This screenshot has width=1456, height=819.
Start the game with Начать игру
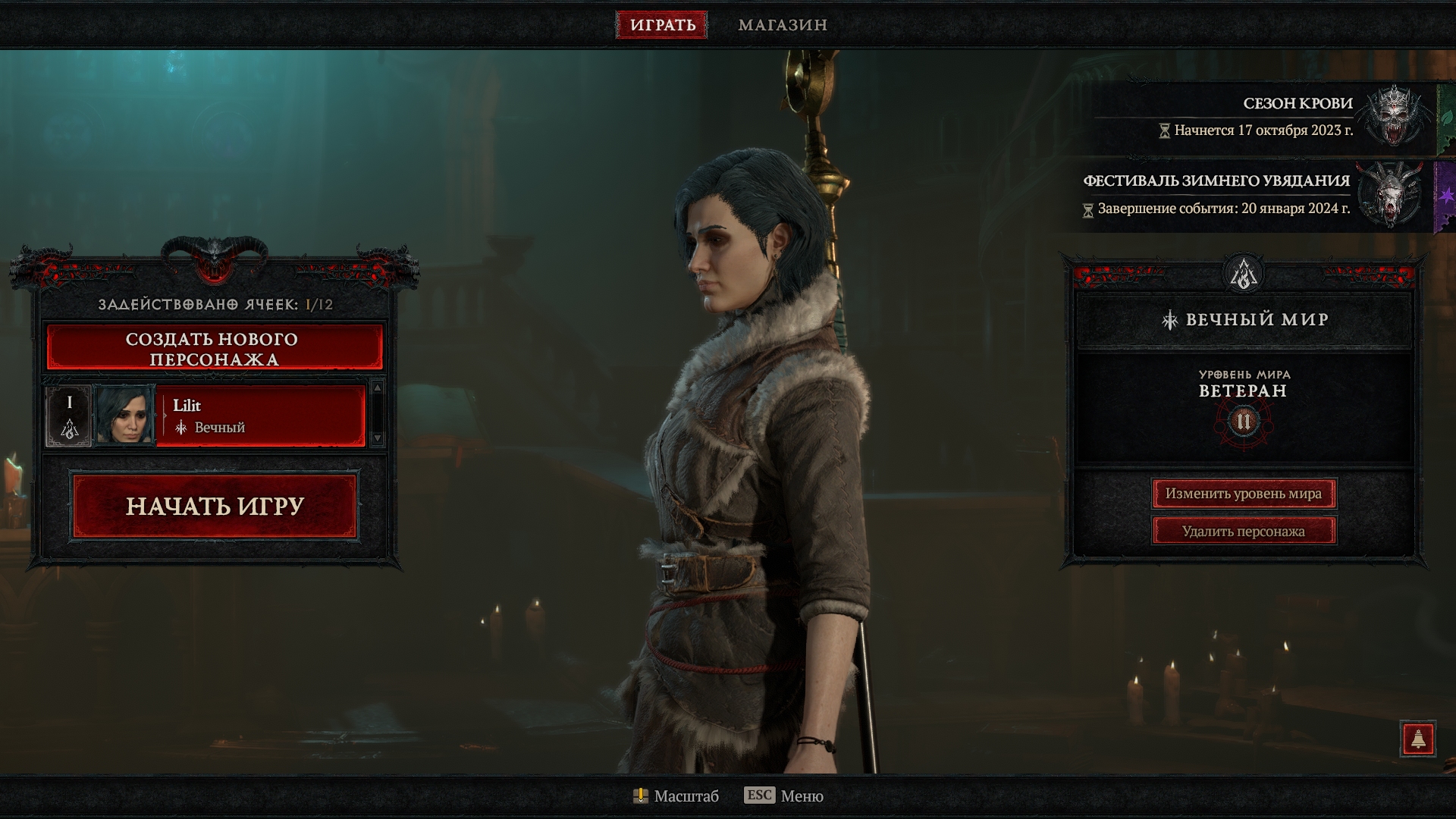215,506
